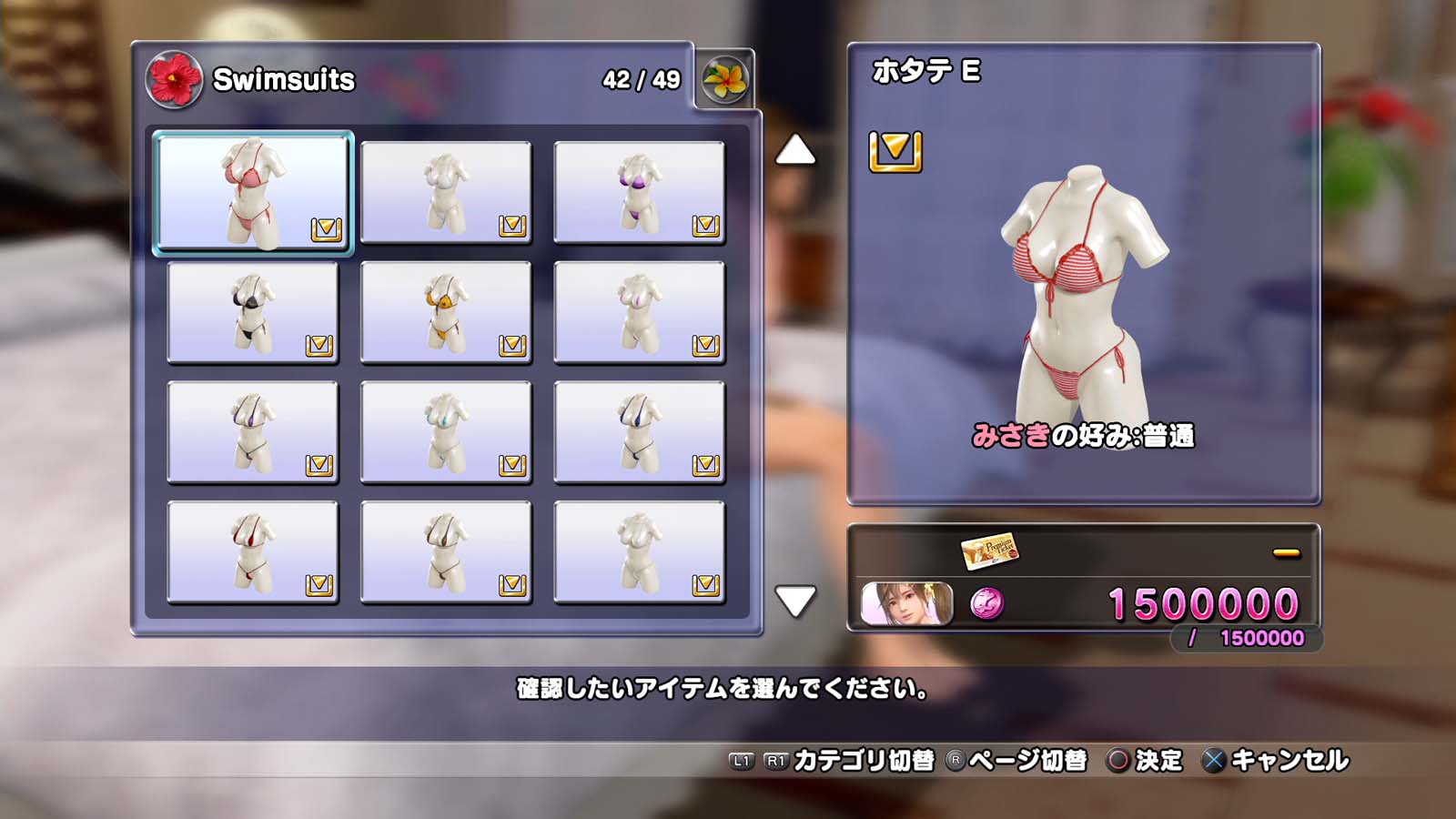
Task: Select the highlighted red striped bikini thumbnail
Action: click(x=253, y=193)
